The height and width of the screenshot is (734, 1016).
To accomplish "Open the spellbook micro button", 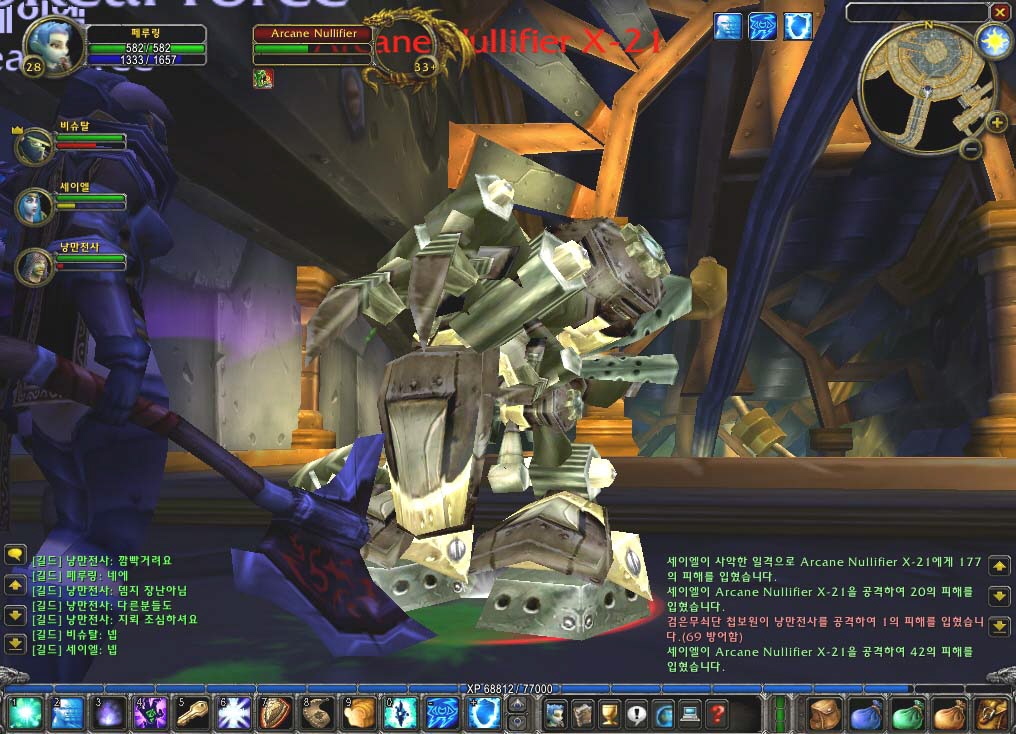I will click(x=582, y=714).
